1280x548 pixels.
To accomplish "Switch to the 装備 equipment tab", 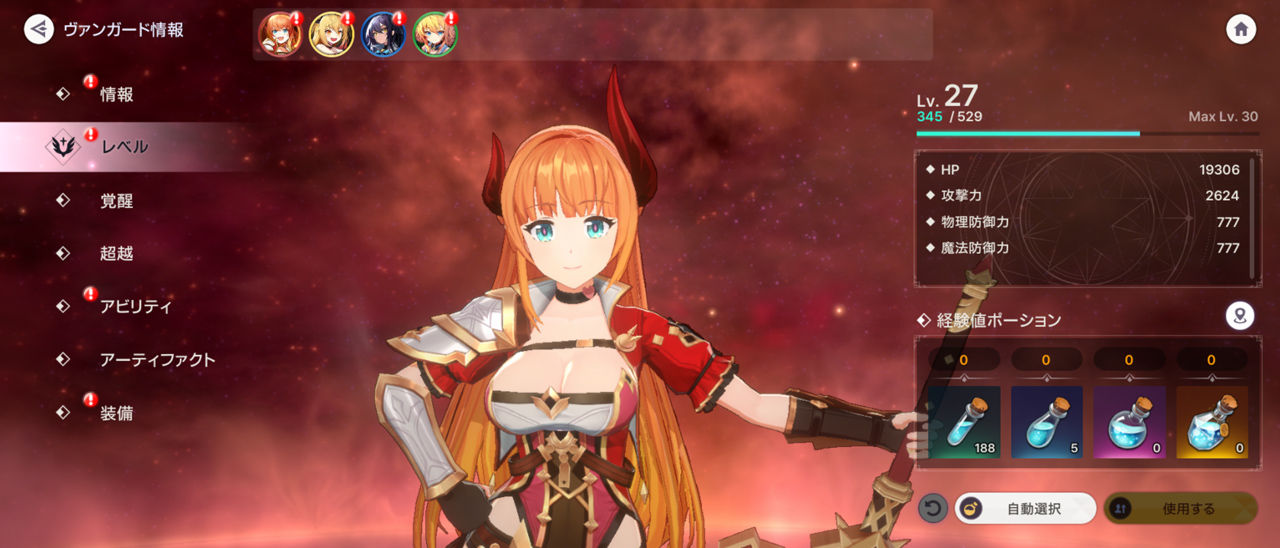I will click(116, 413).
